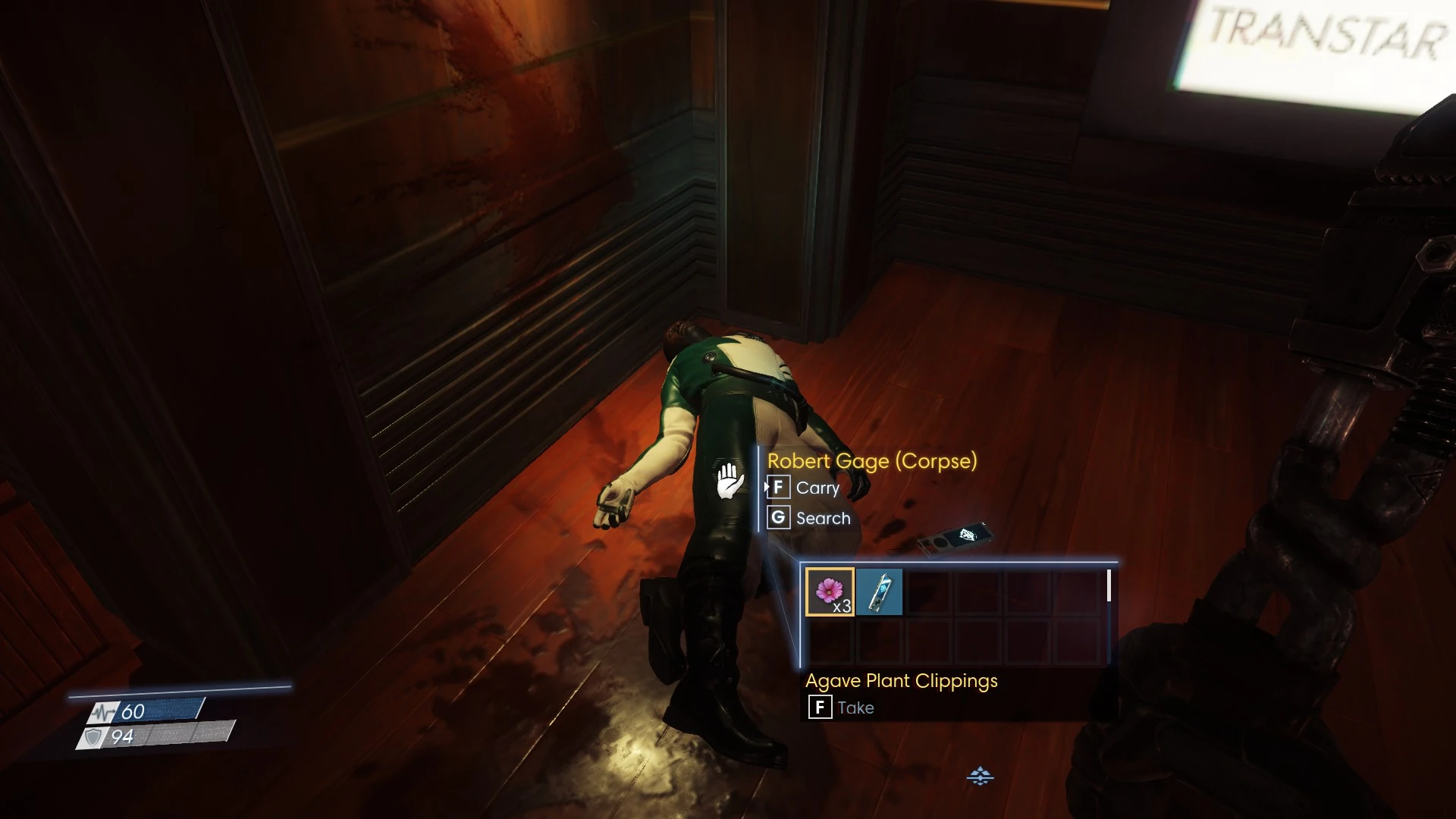
Task: Click the objective marker icon at bottom center
Action: click(x=981, y=776)
